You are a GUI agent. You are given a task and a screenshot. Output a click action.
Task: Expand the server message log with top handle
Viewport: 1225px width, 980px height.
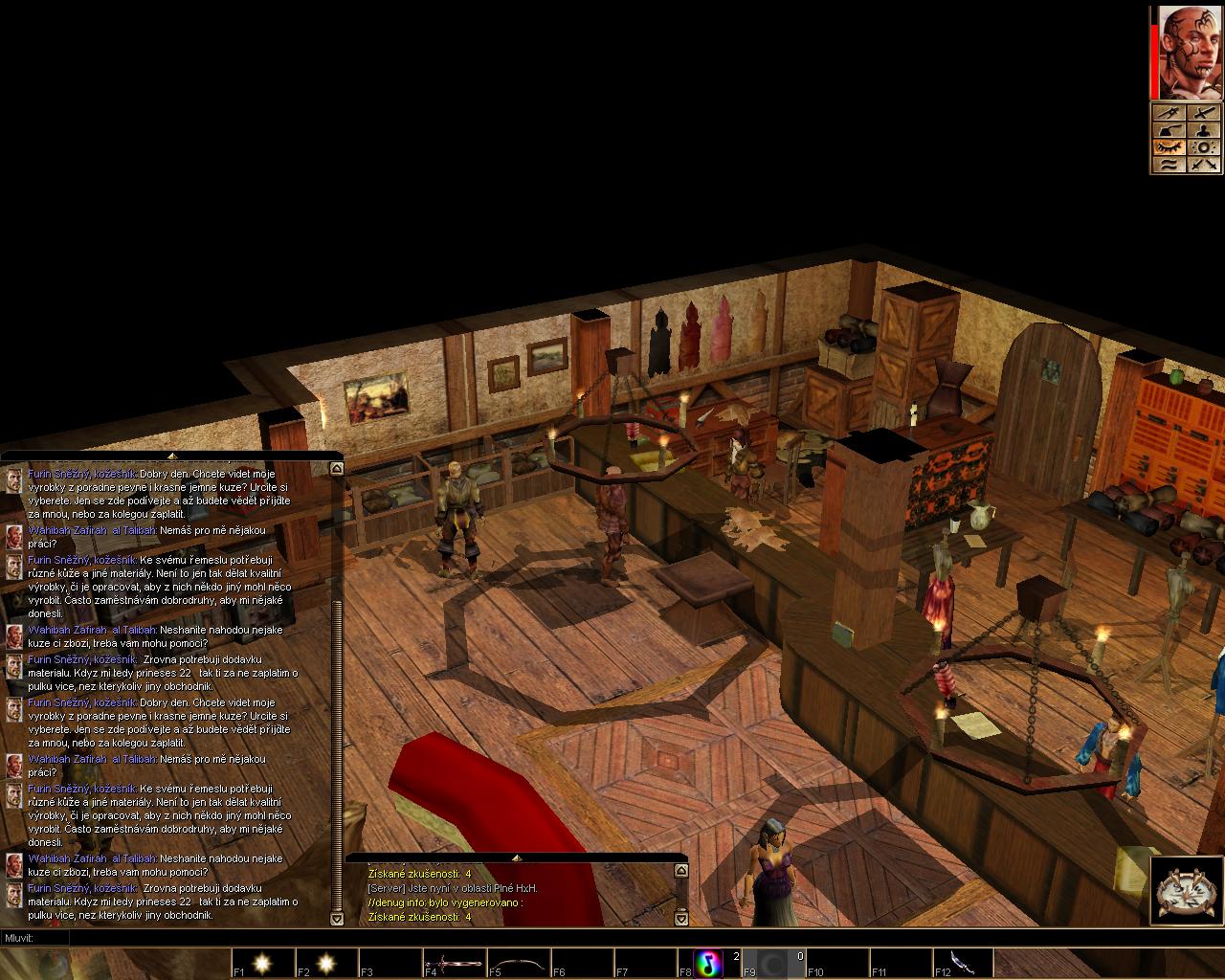tap(517, 857)
